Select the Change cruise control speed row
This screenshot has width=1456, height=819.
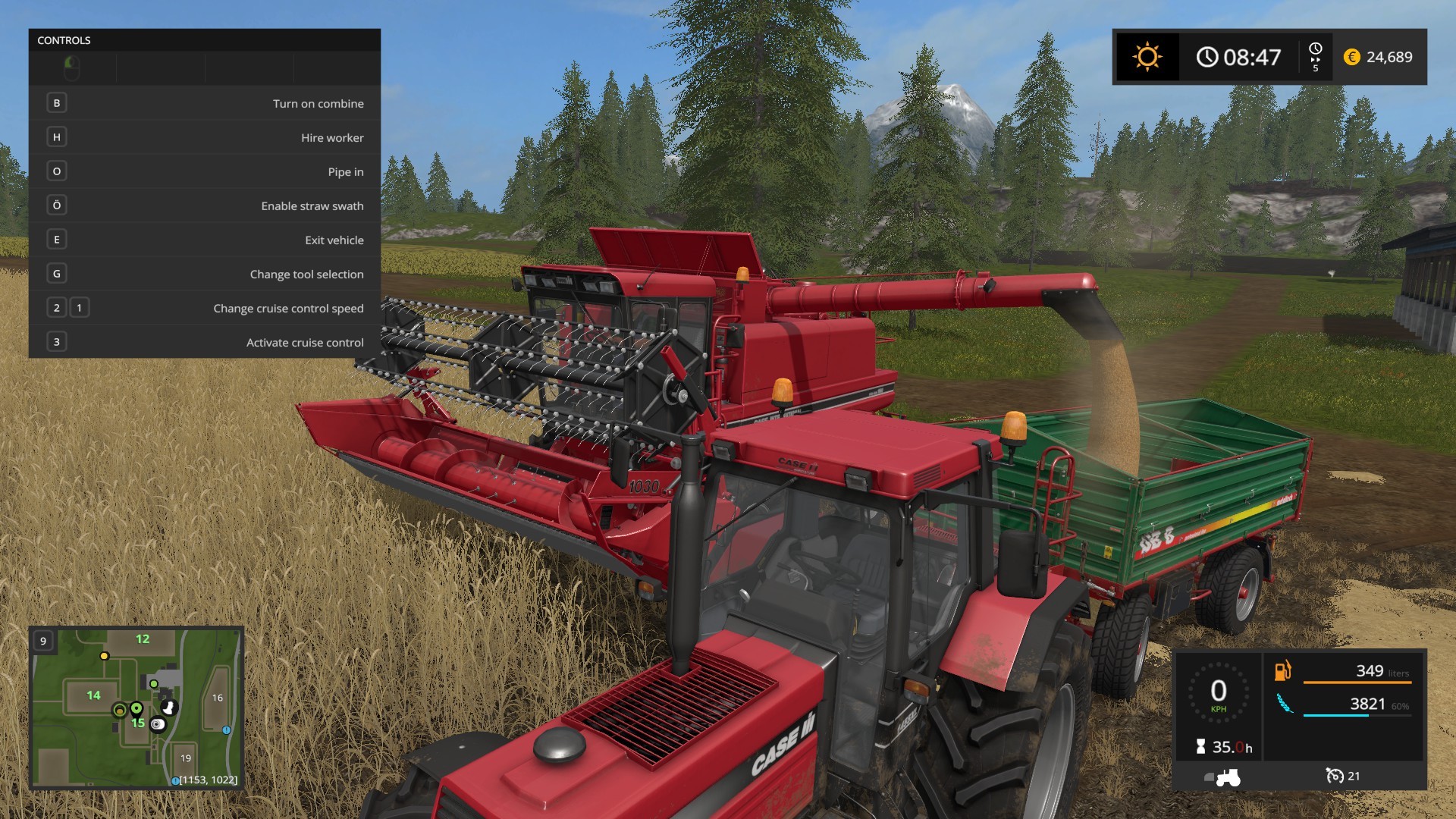click(x=205, y=308)
